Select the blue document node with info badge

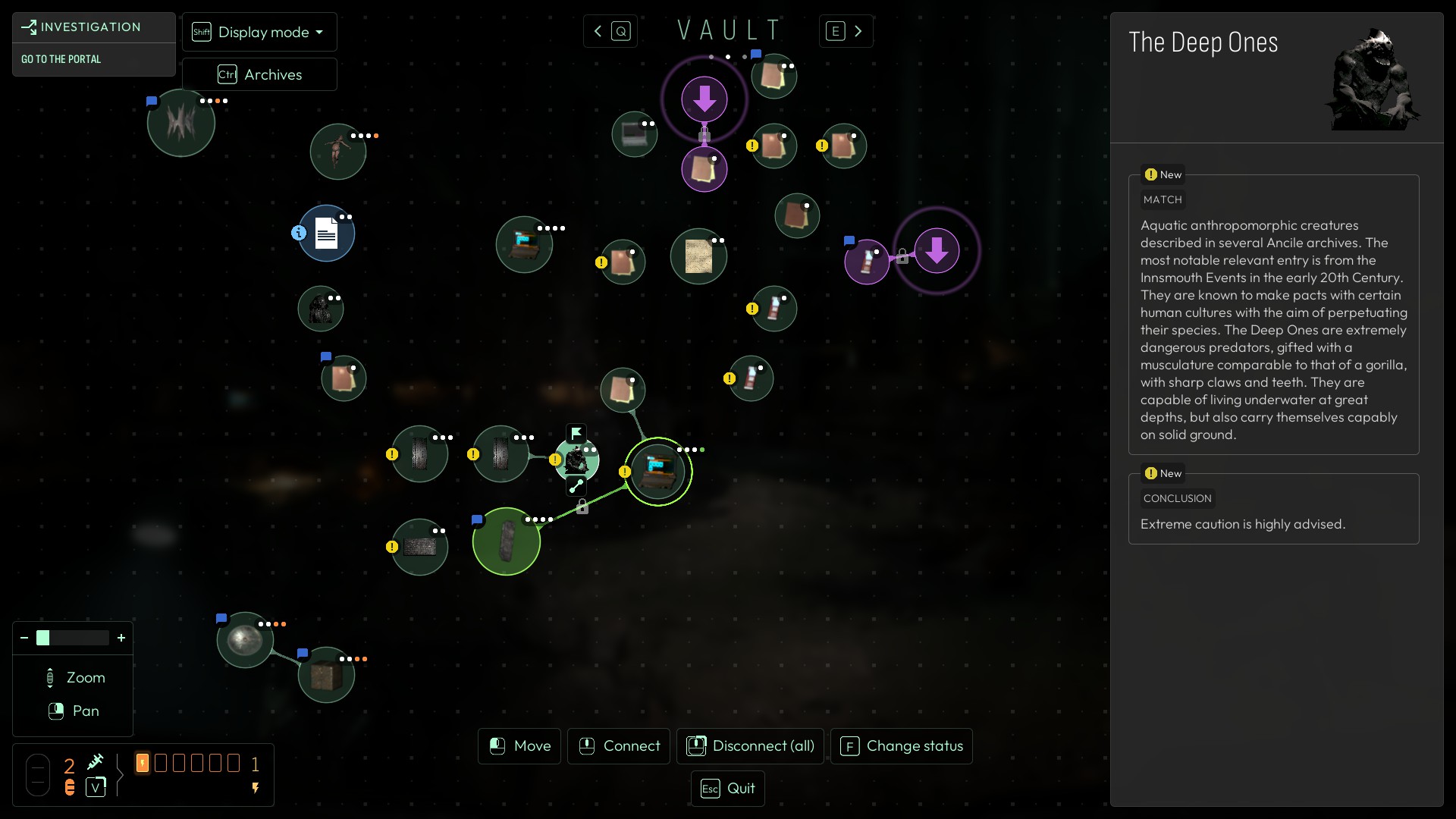(x=326, y=234)
